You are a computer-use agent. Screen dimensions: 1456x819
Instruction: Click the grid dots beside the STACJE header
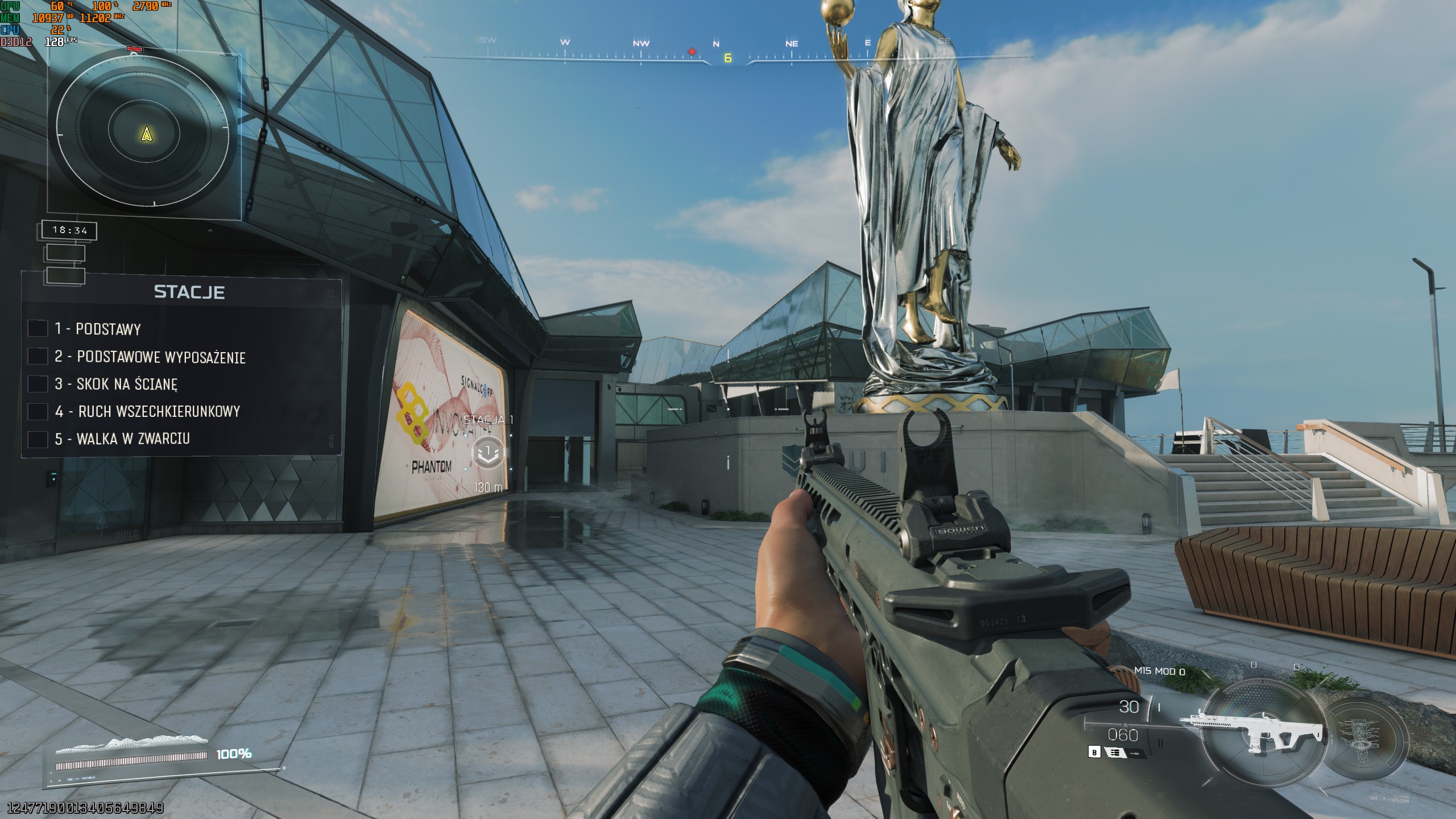[x=329, y=293]
